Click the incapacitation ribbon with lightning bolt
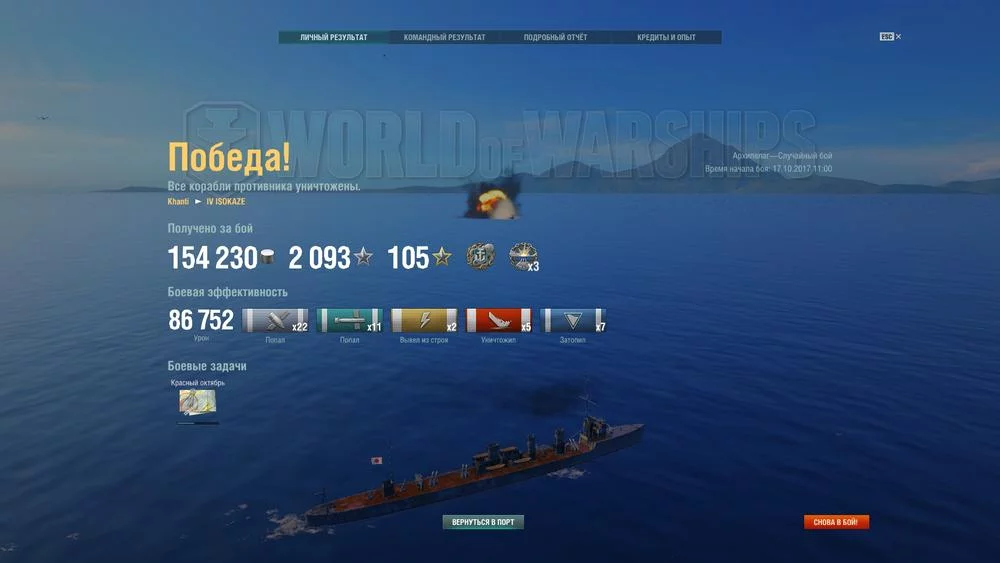Viewport: 1000px width, 563px height. [424, 321]
